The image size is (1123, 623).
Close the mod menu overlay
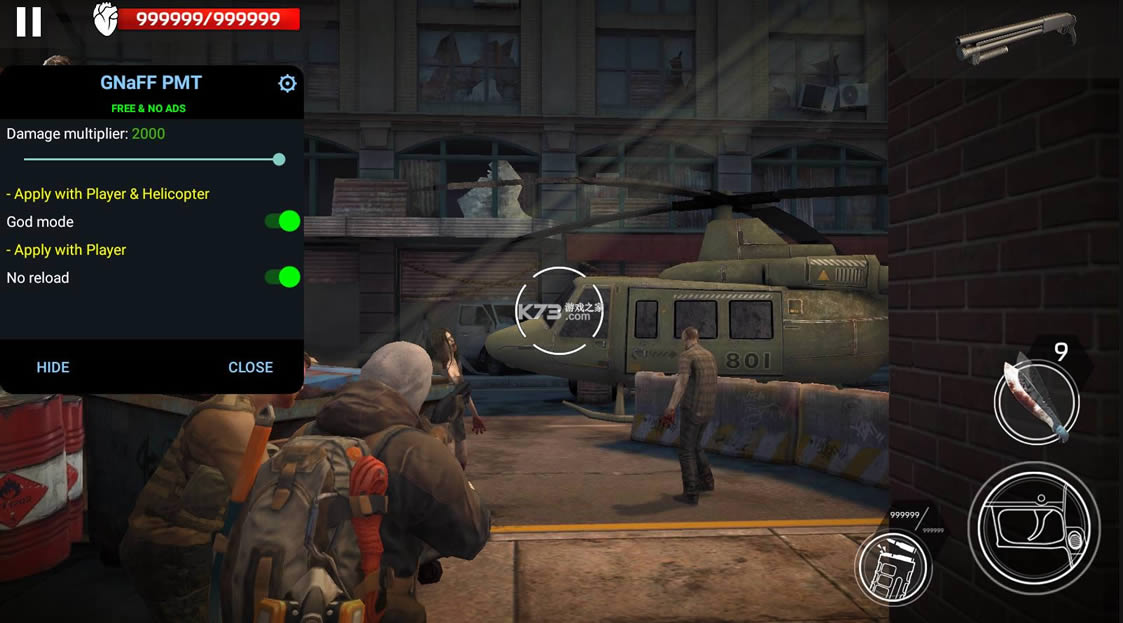(x=250, y=367)
